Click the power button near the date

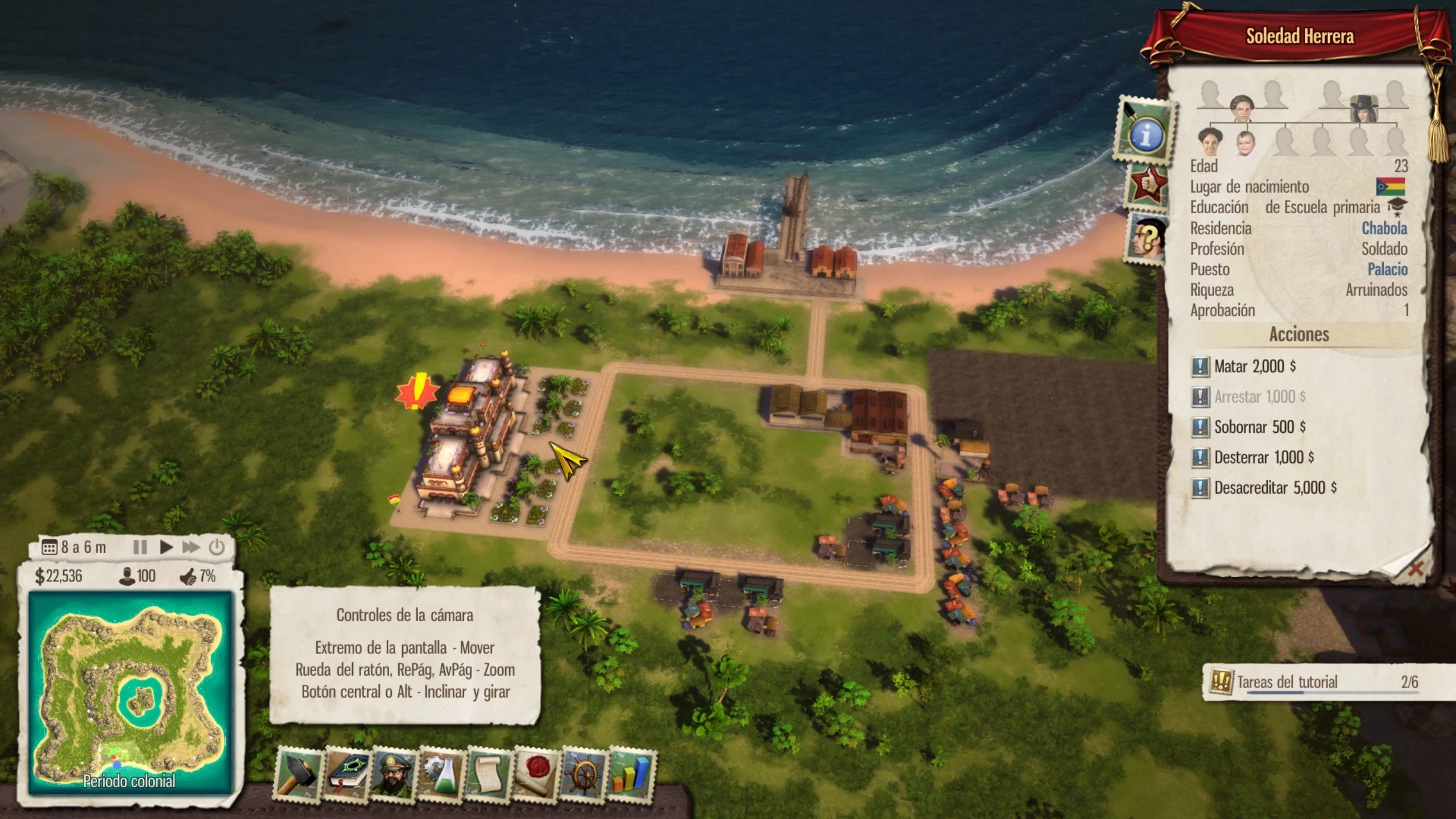[x=217, y=547]
